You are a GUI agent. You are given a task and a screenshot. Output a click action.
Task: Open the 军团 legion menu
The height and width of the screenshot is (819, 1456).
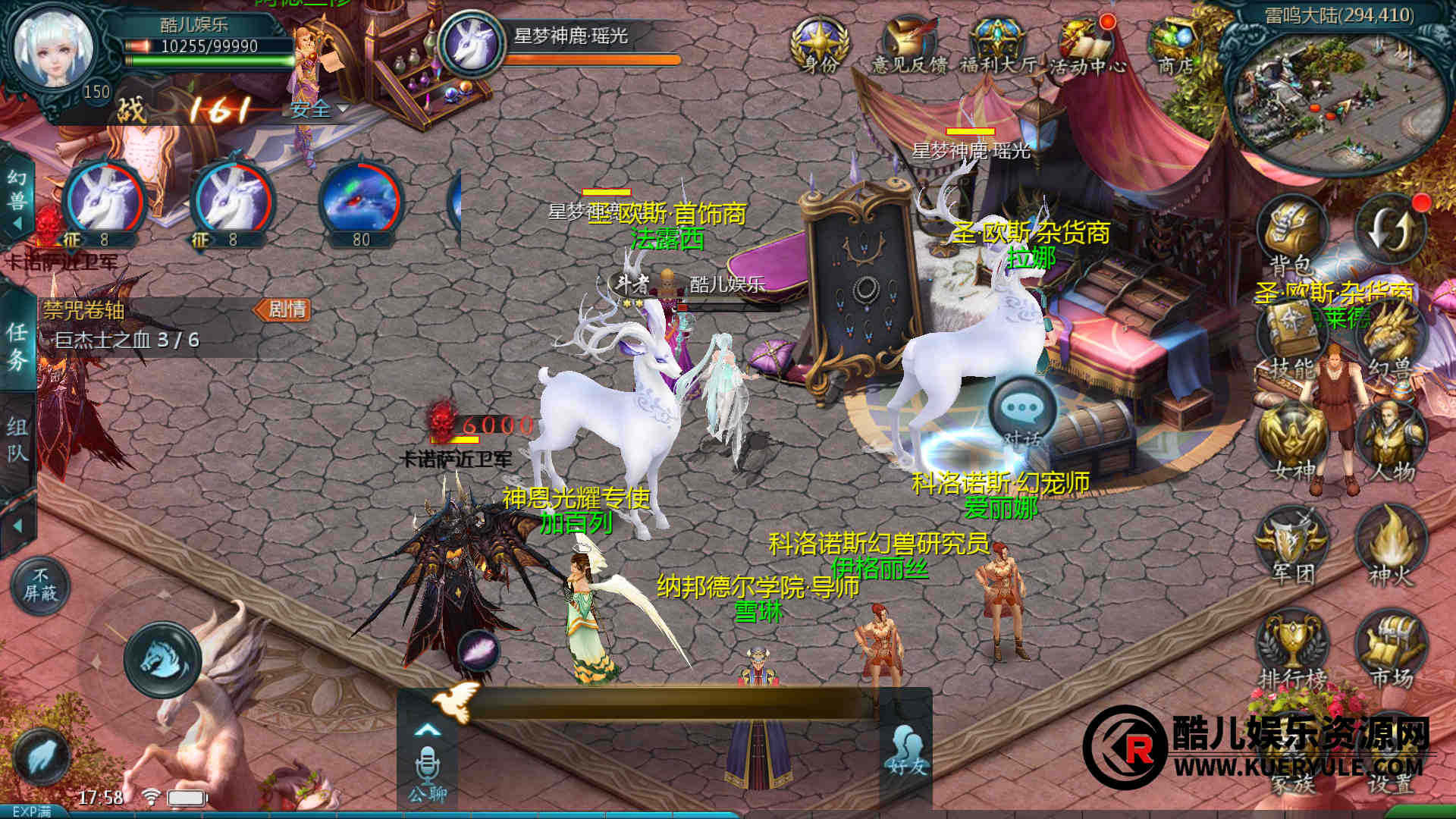pos(1293,544)
